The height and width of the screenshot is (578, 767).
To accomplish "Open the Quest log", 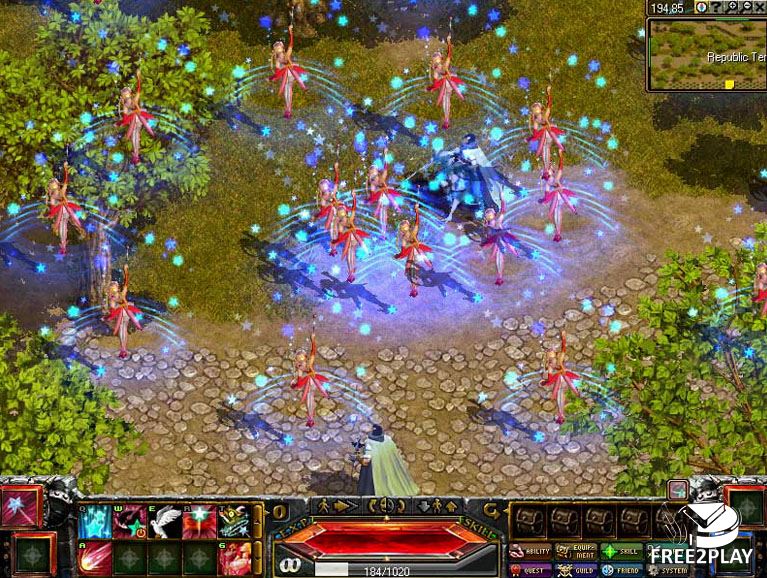I will tap(529, 569).
